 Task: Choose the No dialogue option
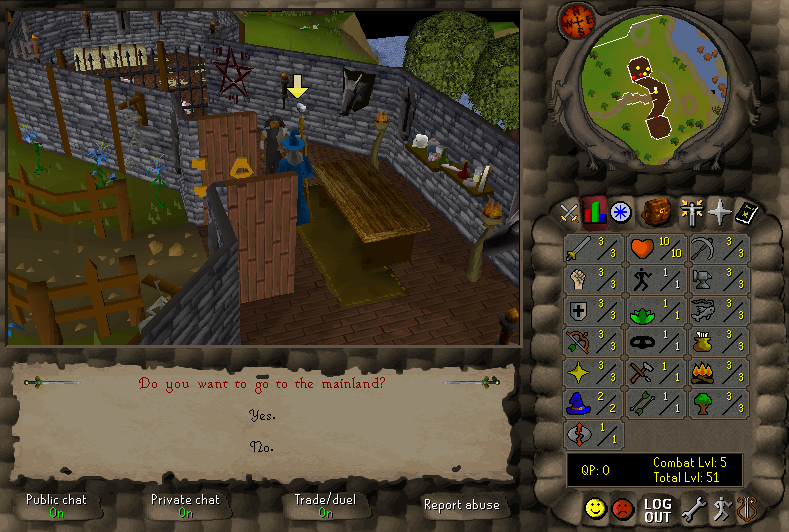(262, 447)
